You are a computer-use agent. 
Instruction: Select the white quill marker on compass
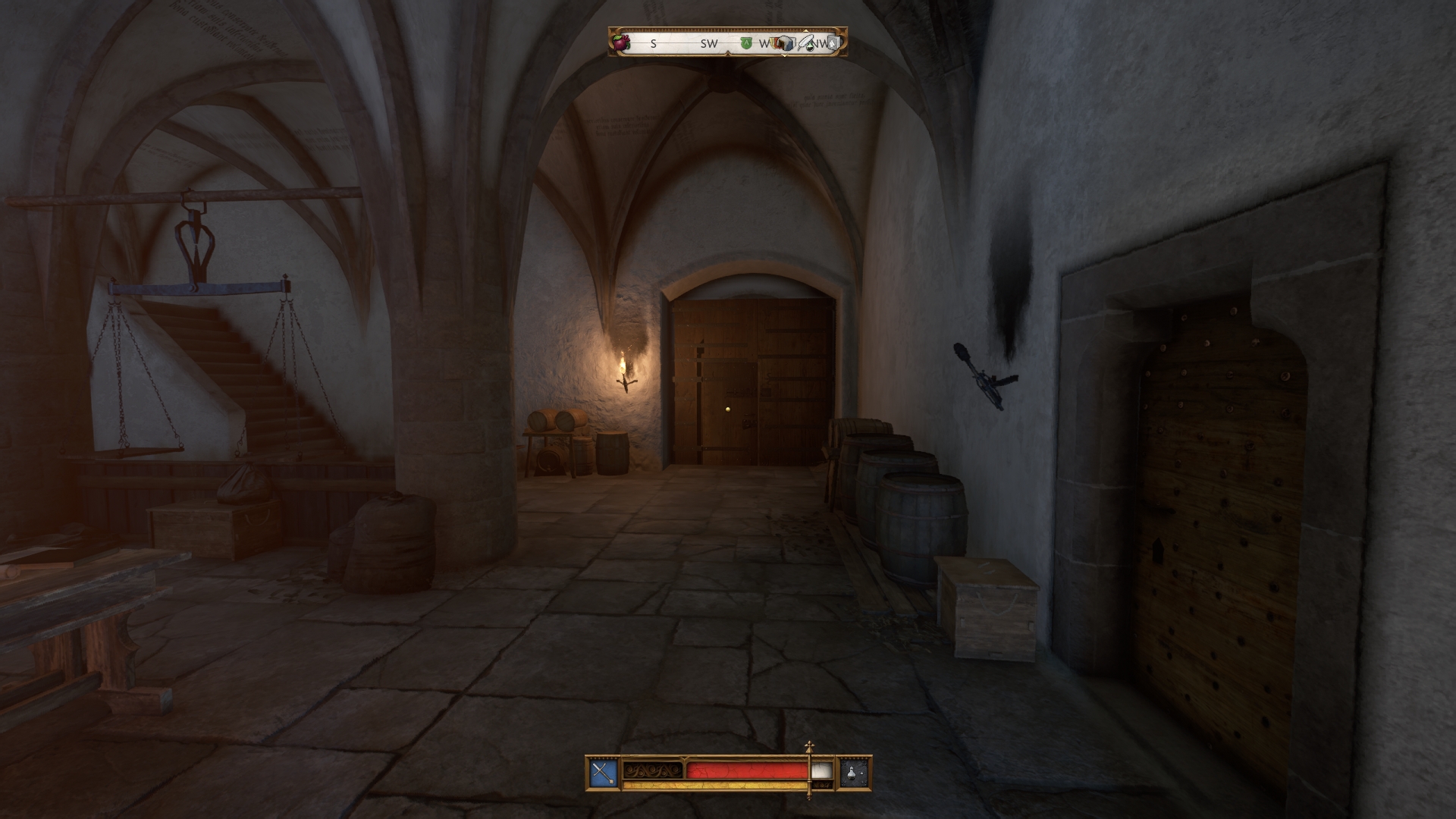coord(807,42)
